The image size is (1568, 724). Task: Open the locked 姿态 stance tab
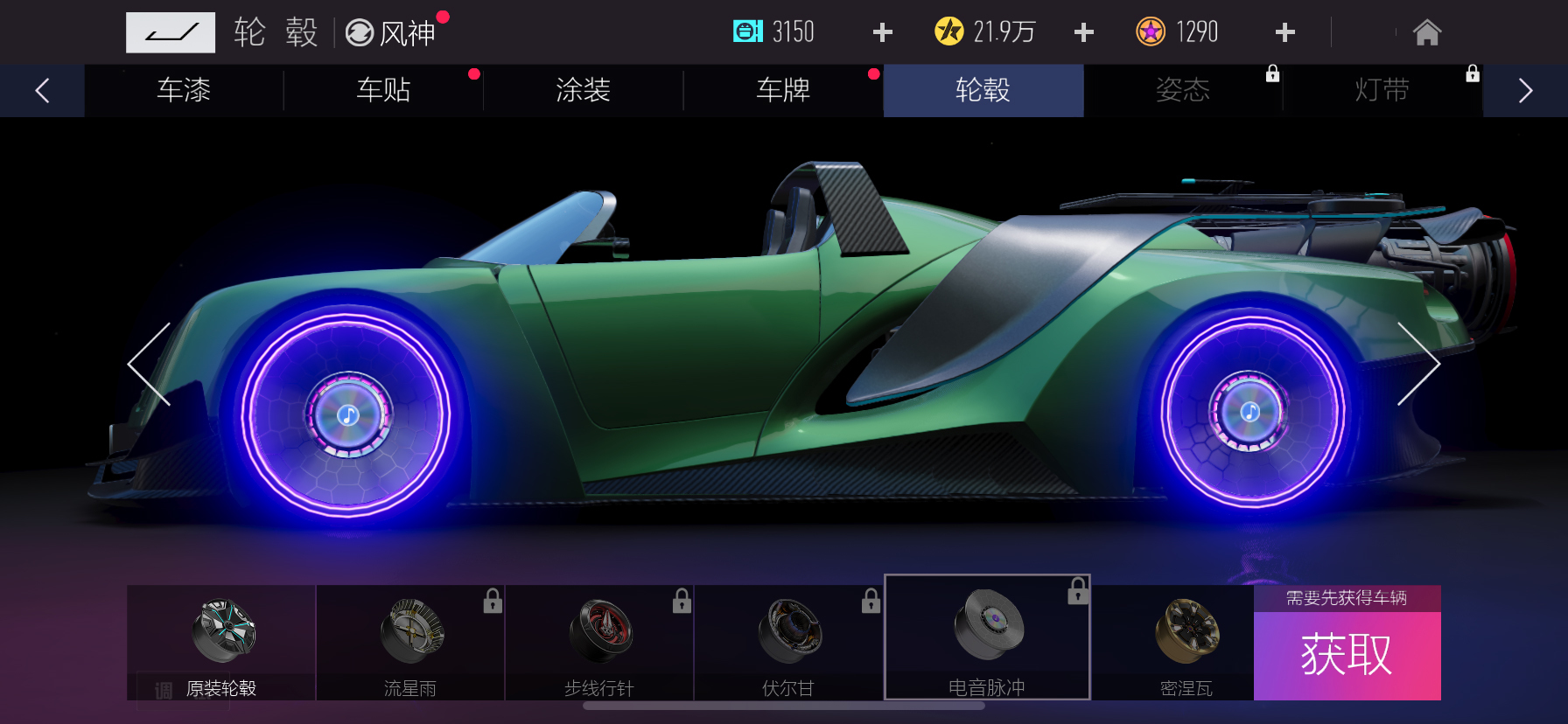pyautogui.click(x=1183, y=90)
